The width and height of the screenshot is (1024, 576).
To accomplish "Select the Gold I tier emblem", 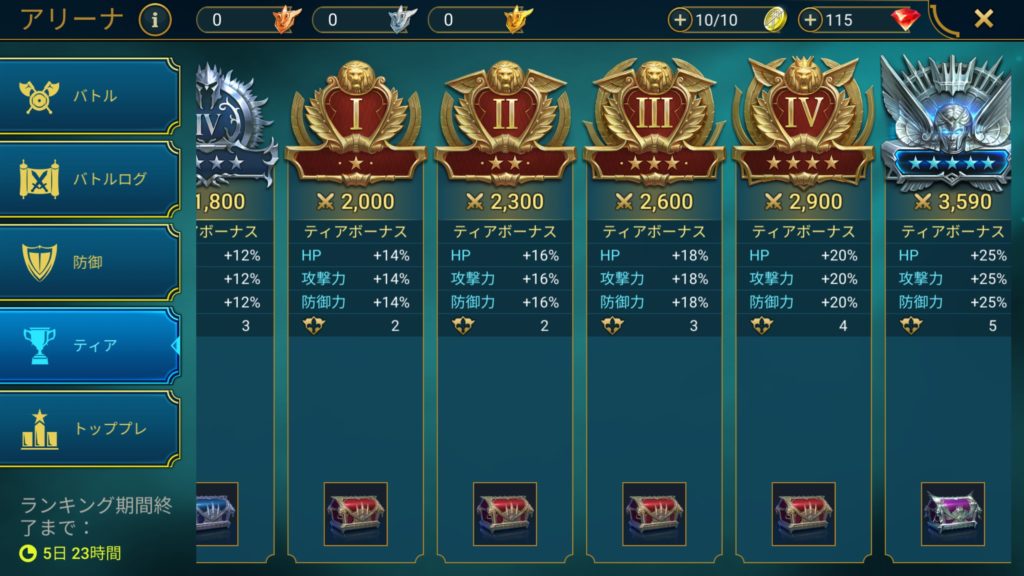I will pos(356,122).
